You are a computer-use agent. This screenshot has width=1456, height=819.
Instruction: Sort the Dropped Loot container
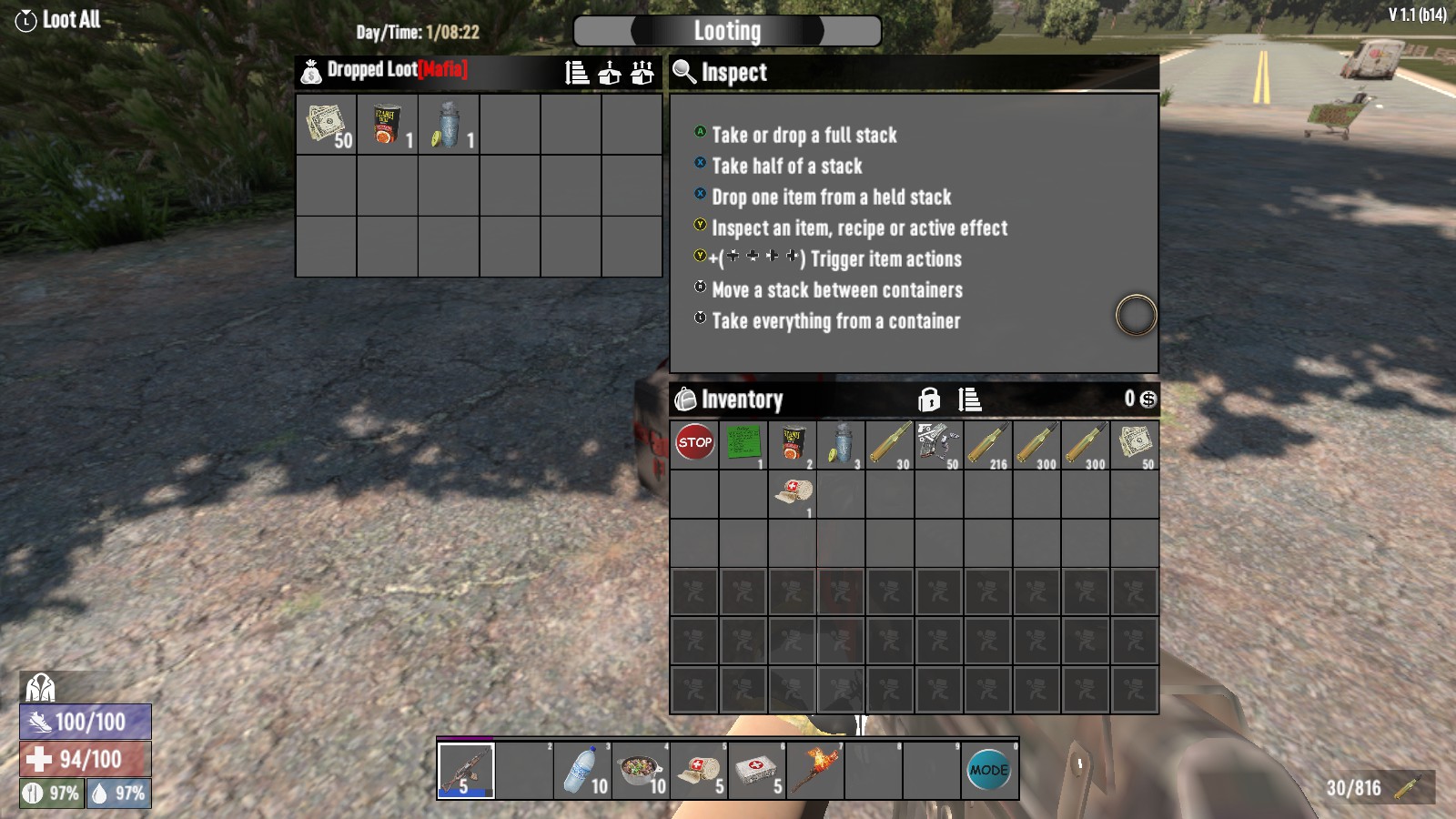[577, 73]
